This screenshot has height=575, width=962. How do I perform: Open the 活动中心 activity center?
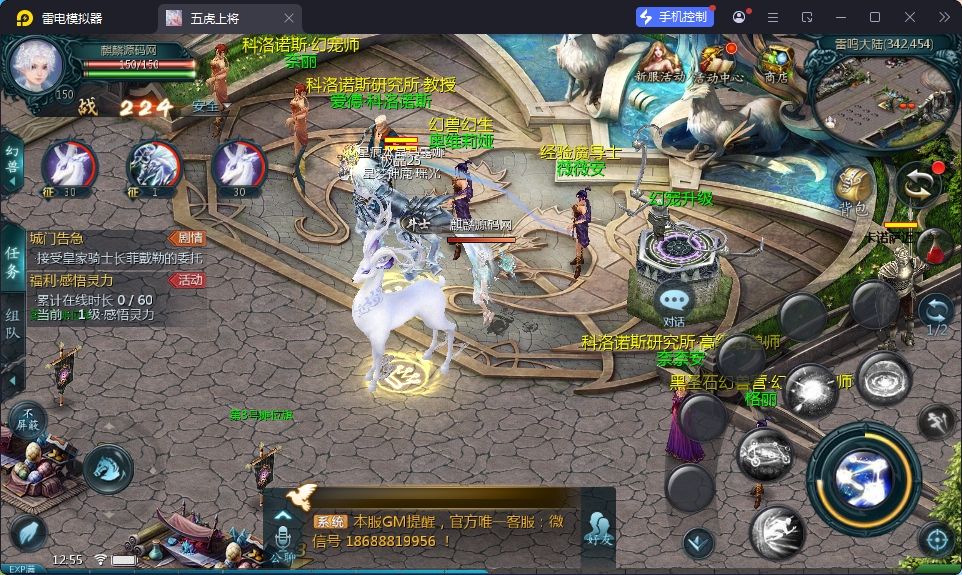(x=717, y=60)
